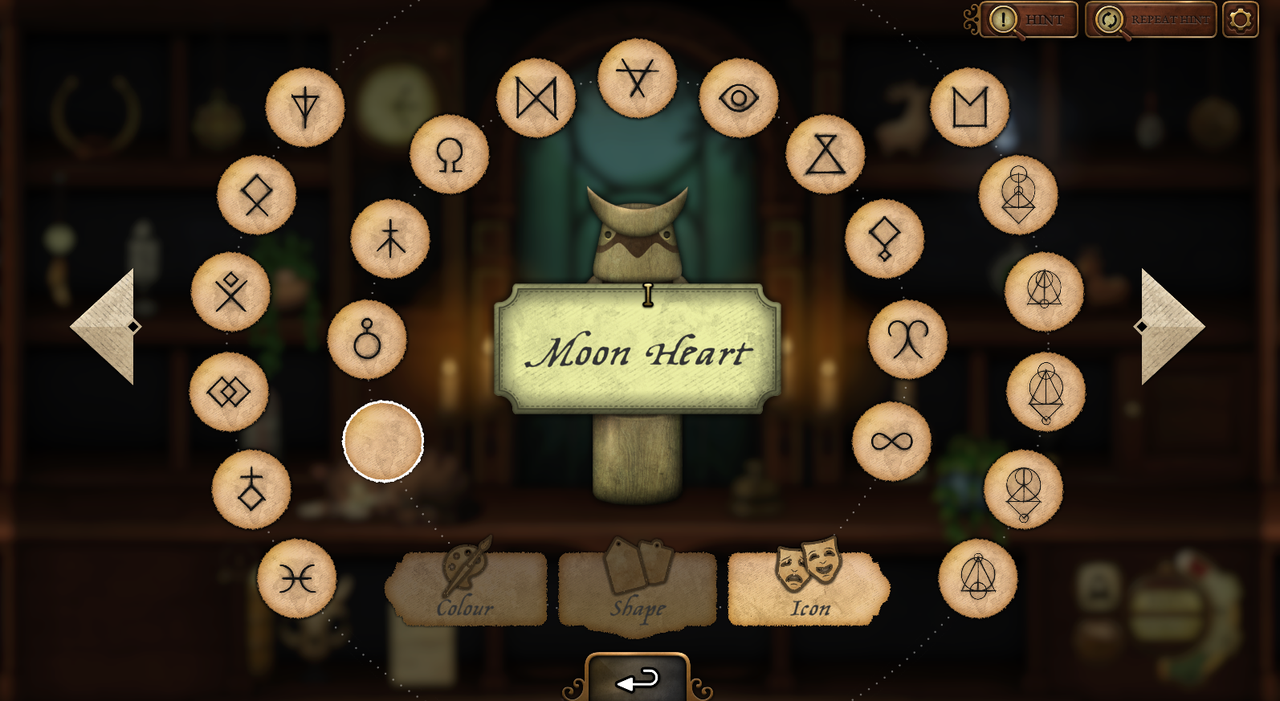Open the Hint button
This screenshot has height=701, width=1280.
[1028, 19]
